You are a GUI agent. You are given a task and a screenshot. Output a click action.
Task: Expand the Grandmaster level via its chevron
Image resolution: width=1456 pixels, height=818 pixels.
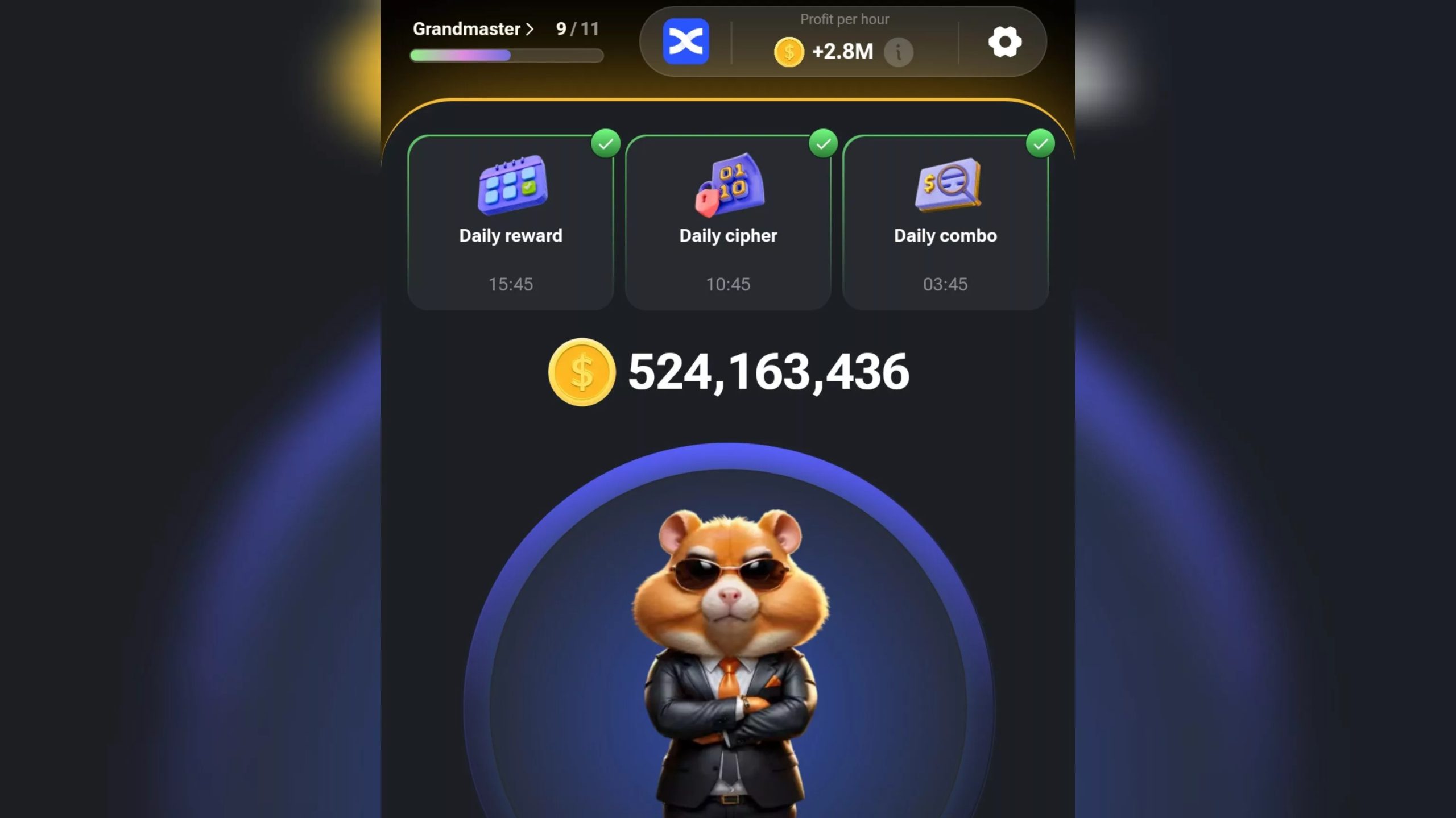pos(530,28)
